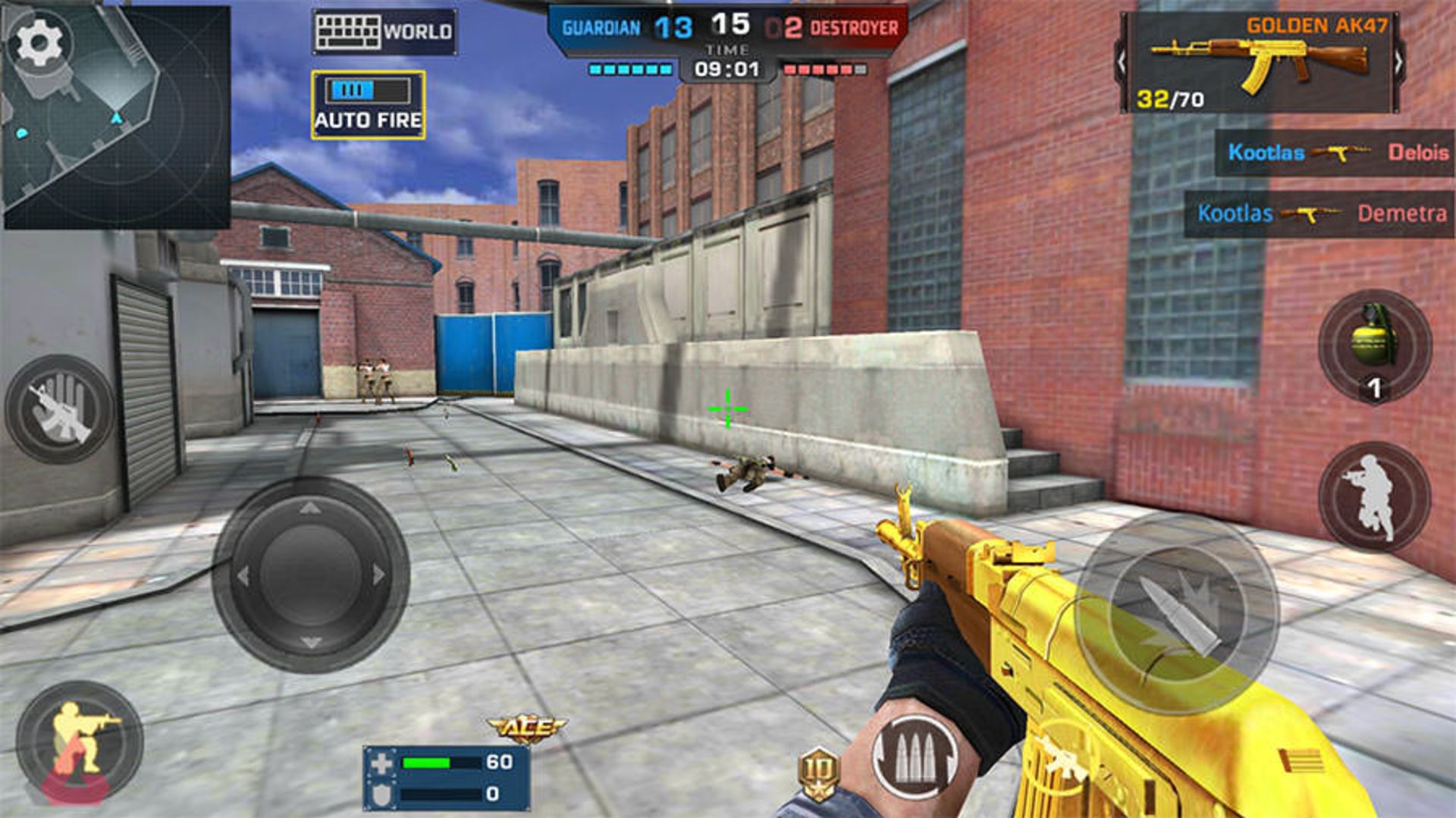Tap the hand and rifle pickup button
Image resolution: width=1456 pixels, height=818 pixels.
pyautogui.click(x=61, y=409)
